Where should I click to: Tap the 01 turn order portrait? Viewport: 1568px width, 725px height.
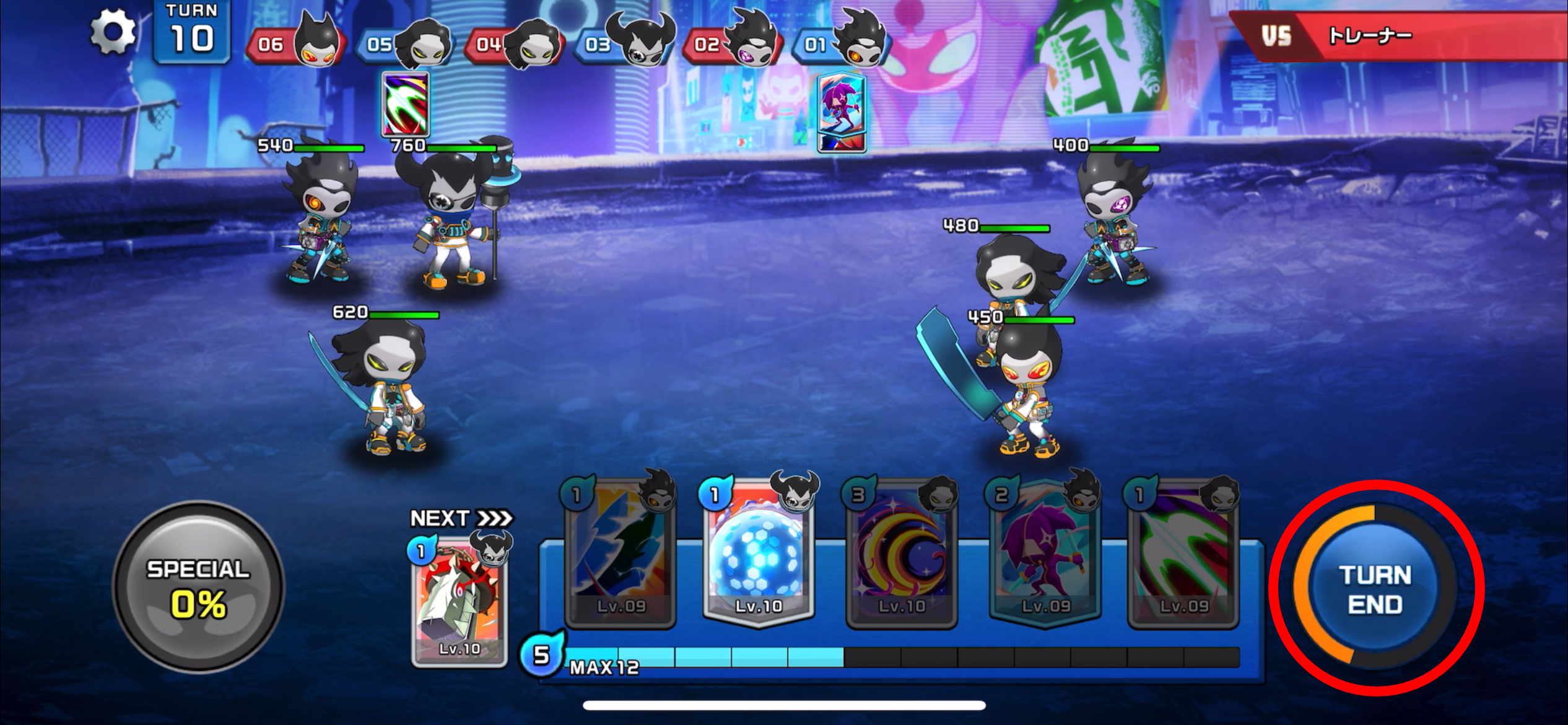coord(842,42)
